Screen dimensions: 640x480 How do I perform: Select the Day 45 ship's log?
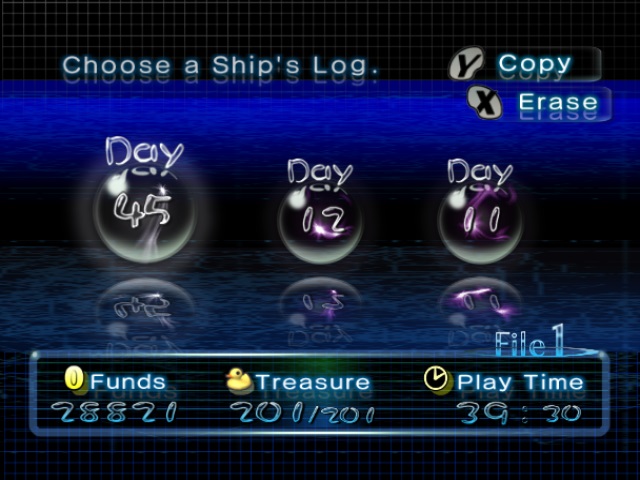tap(144, 209)
